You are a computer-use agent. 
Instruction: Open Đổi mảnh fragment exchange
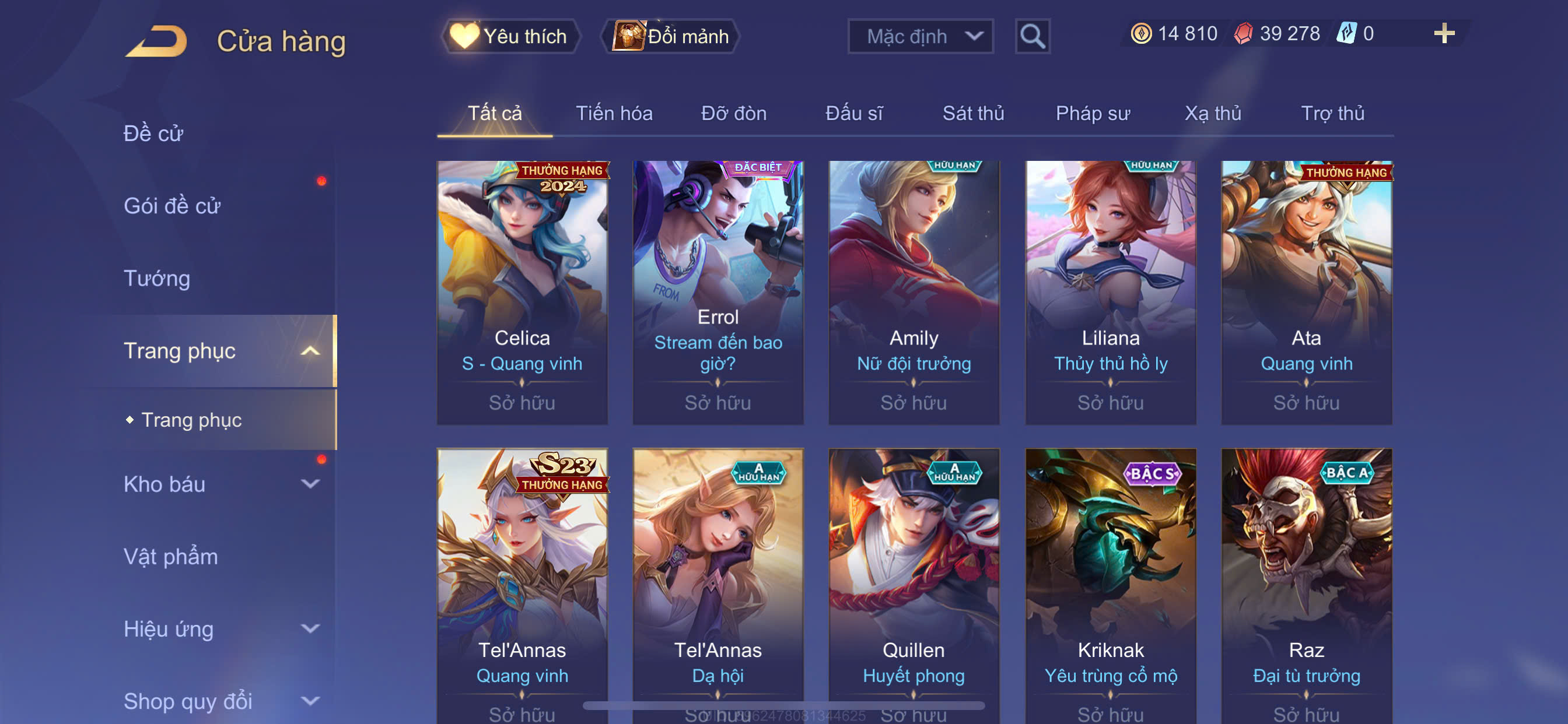[x=671, y=37]
